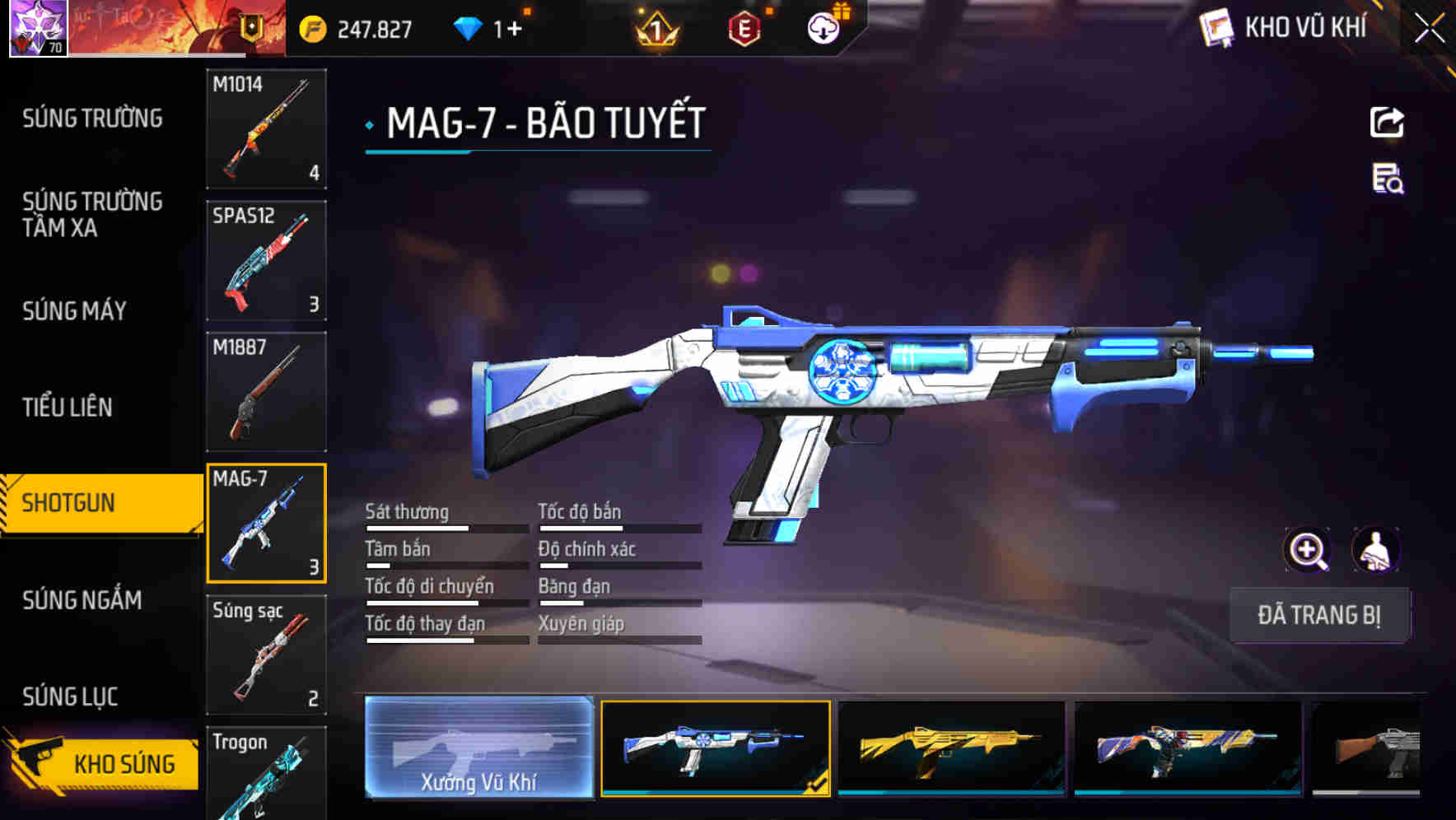Open the share icon for MAG-7 skin
1456x820 pixels.
pos(1388,122)
